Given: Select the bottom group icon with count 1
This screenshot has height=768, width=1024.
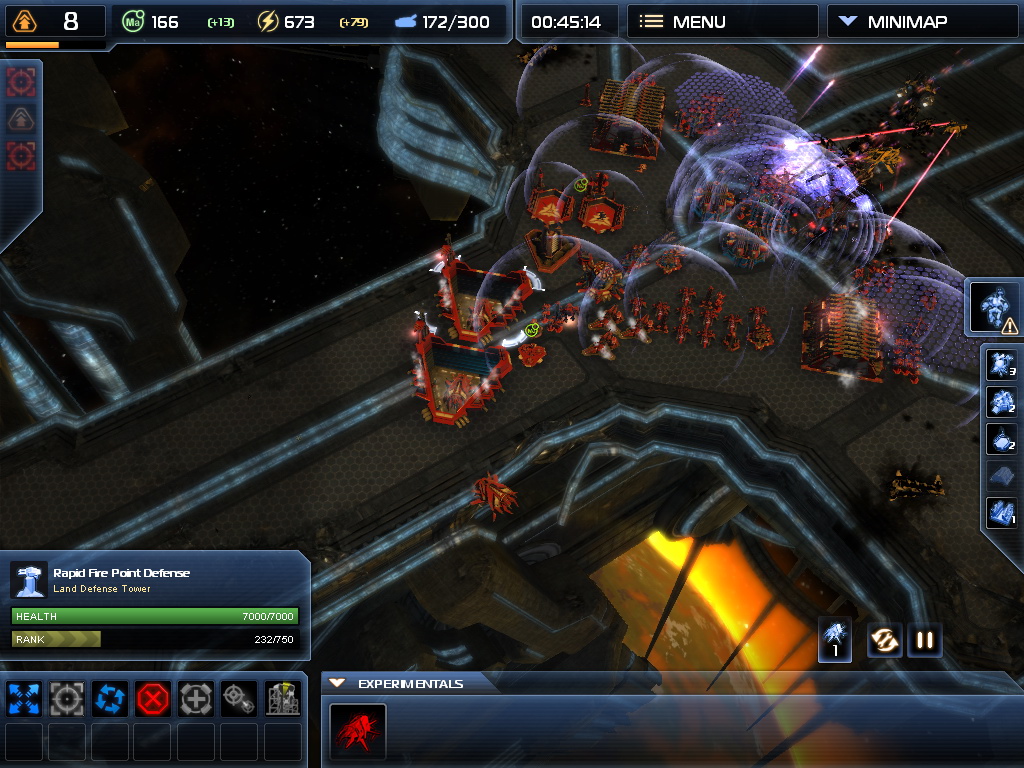Looking at the screenshot, I should 1001,513.
